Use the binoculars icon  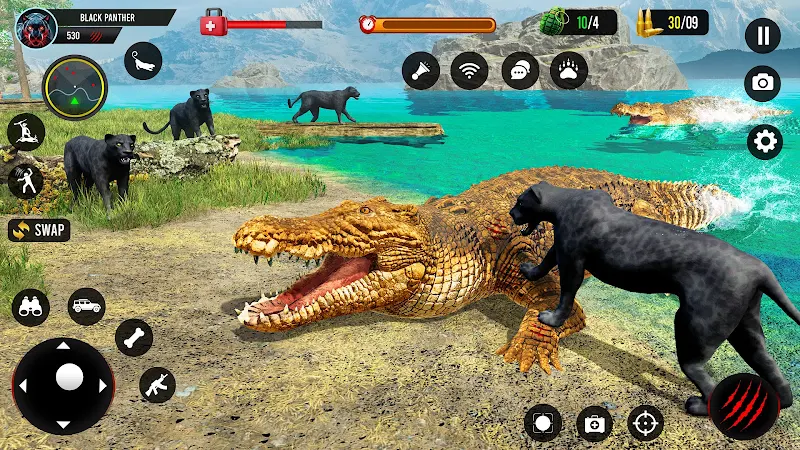point(30,307)
